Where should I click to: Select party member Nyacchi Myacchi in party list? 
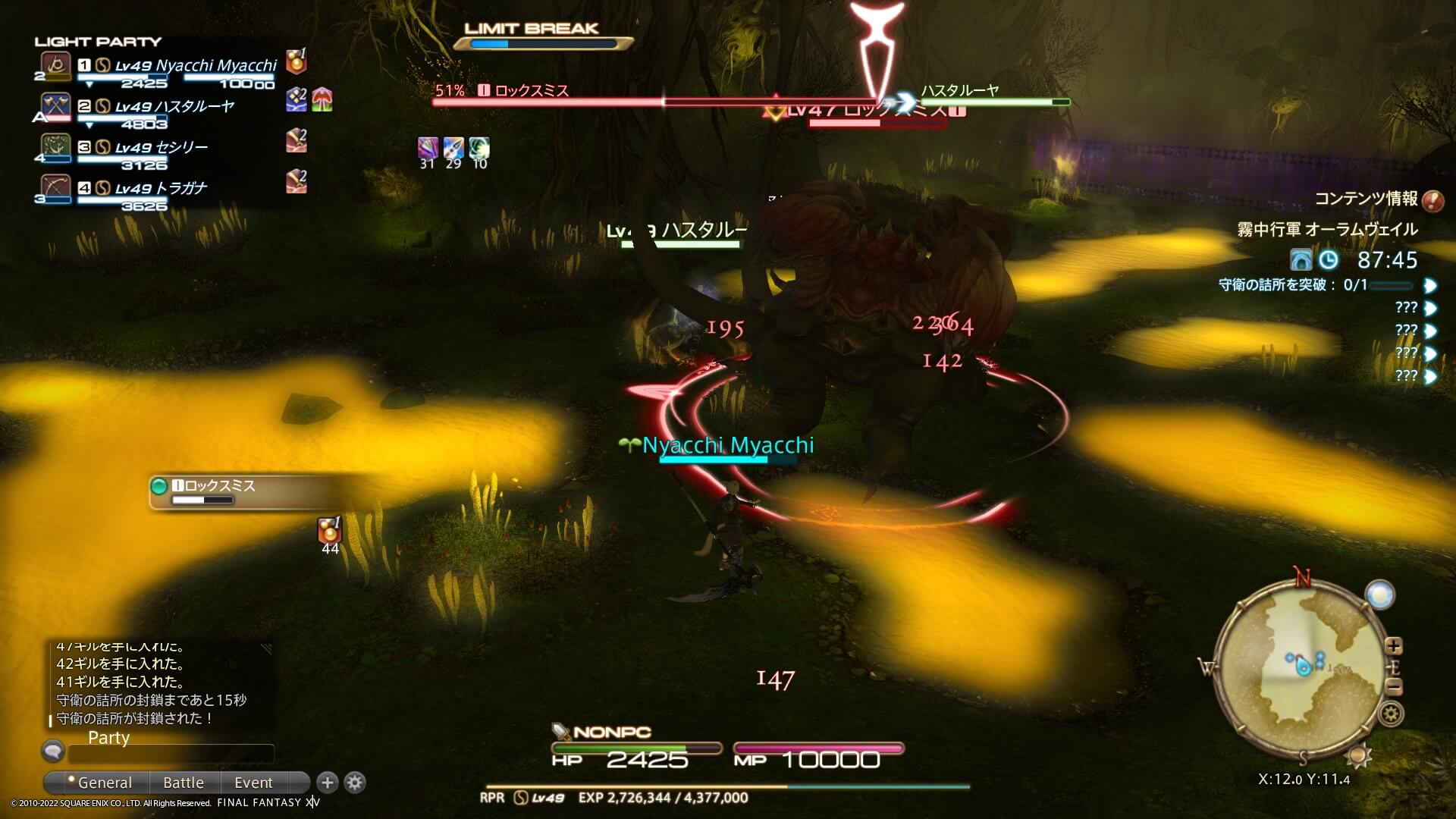[196, 66]
